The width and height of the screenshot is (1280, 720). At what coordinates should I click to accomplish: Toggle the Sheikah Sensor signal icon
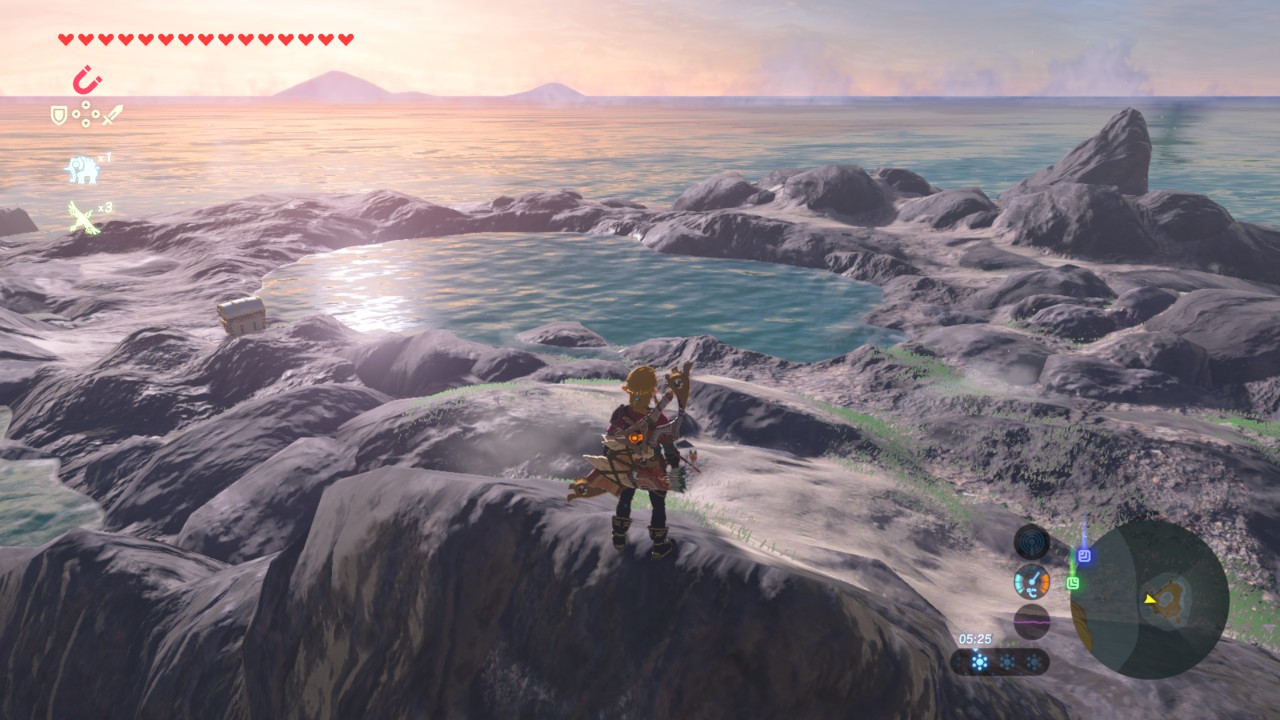point(1032,542)
